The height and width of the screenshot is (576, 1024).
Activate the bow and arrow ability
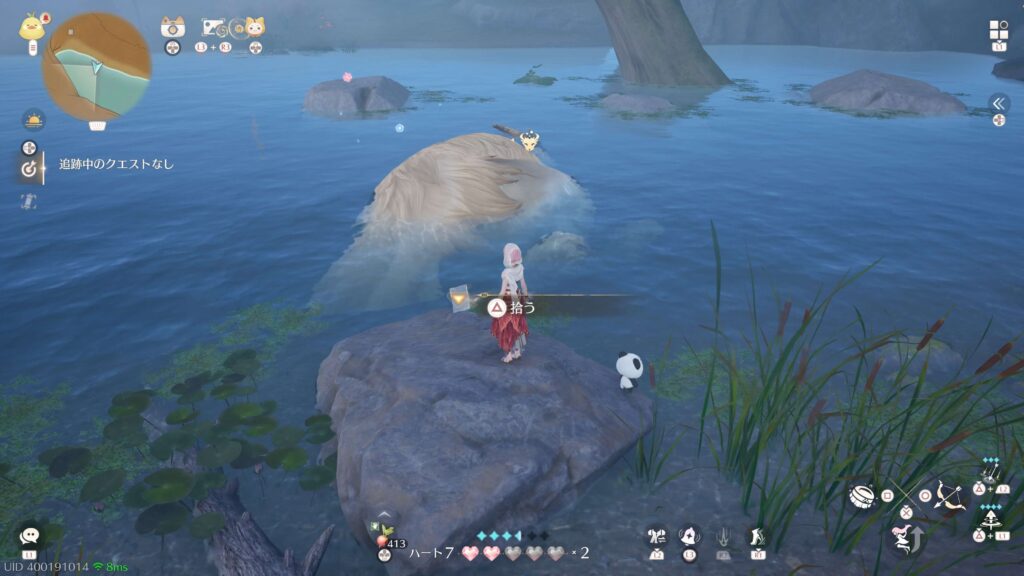(947, 495)
